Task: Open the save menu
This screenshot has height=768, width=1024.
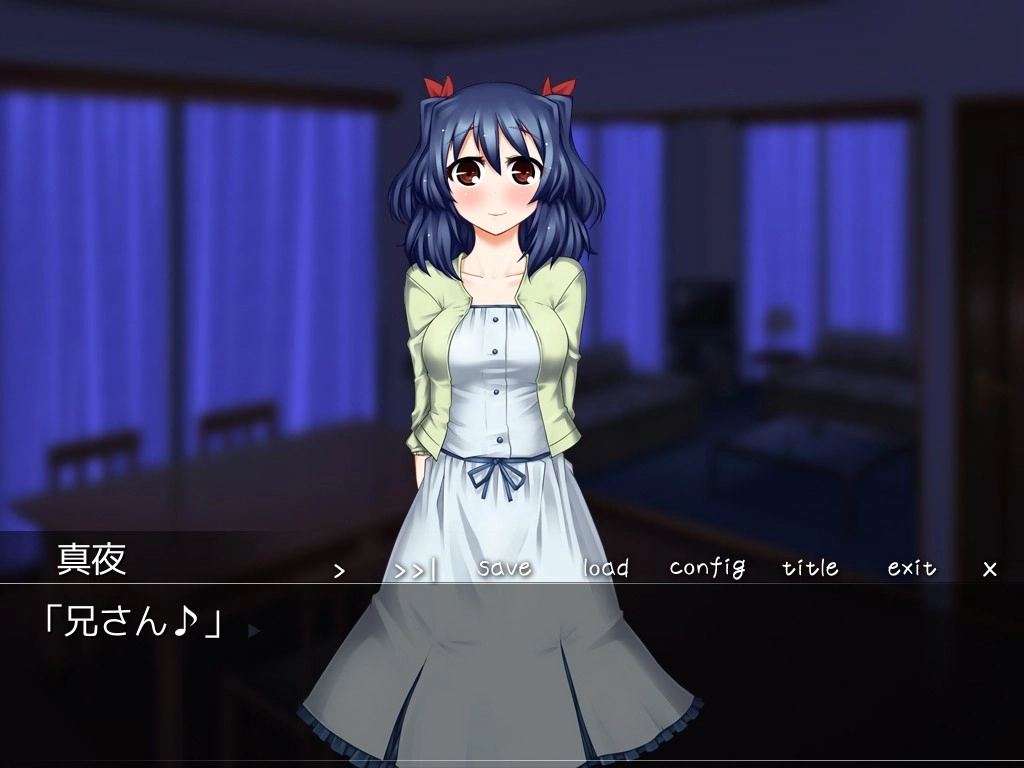Action: click(x=504, y=567)
